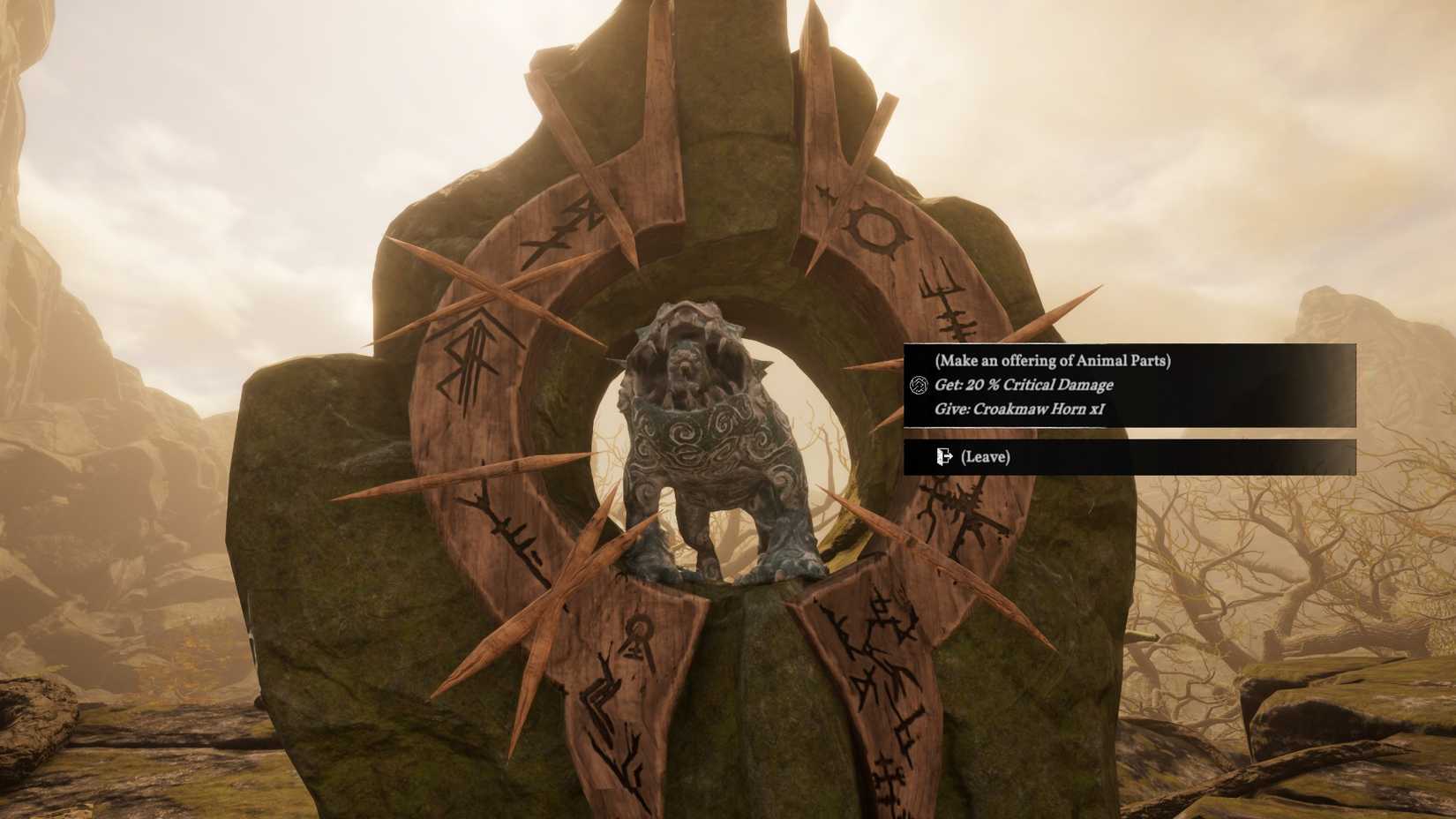Screen dimensions: 1456x819
Task: Click the door exit icon next to Leave
Action: click(942, 457)
